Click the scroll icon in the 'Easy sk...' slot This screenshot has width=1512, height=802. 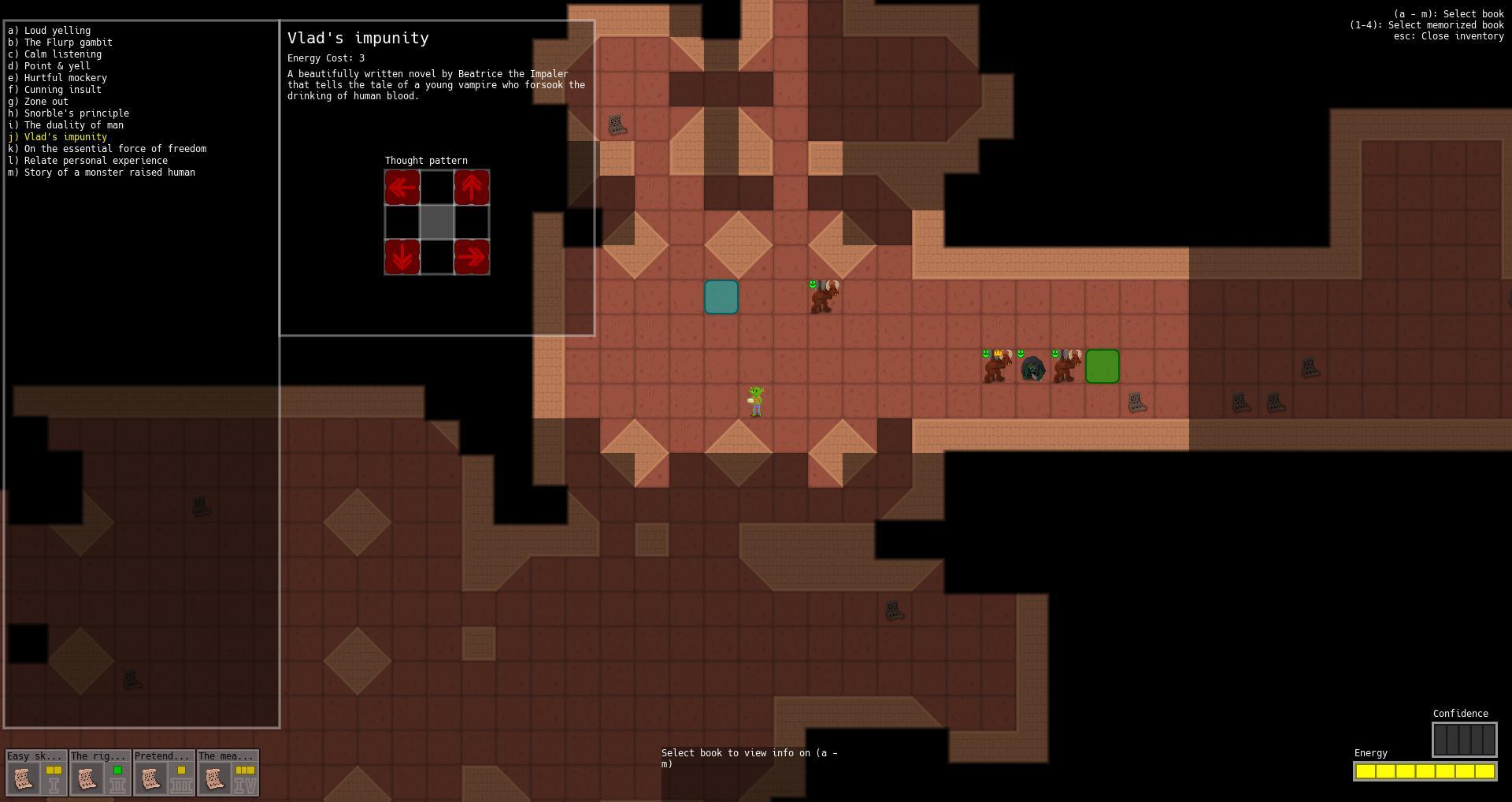[24, 780]
